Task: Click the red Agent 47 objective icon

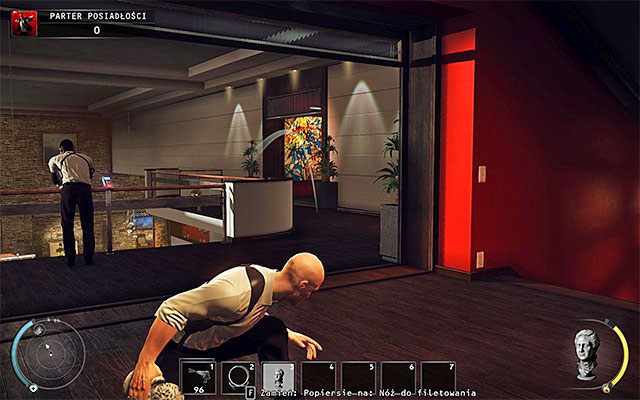Action: (x=23, y=23)
